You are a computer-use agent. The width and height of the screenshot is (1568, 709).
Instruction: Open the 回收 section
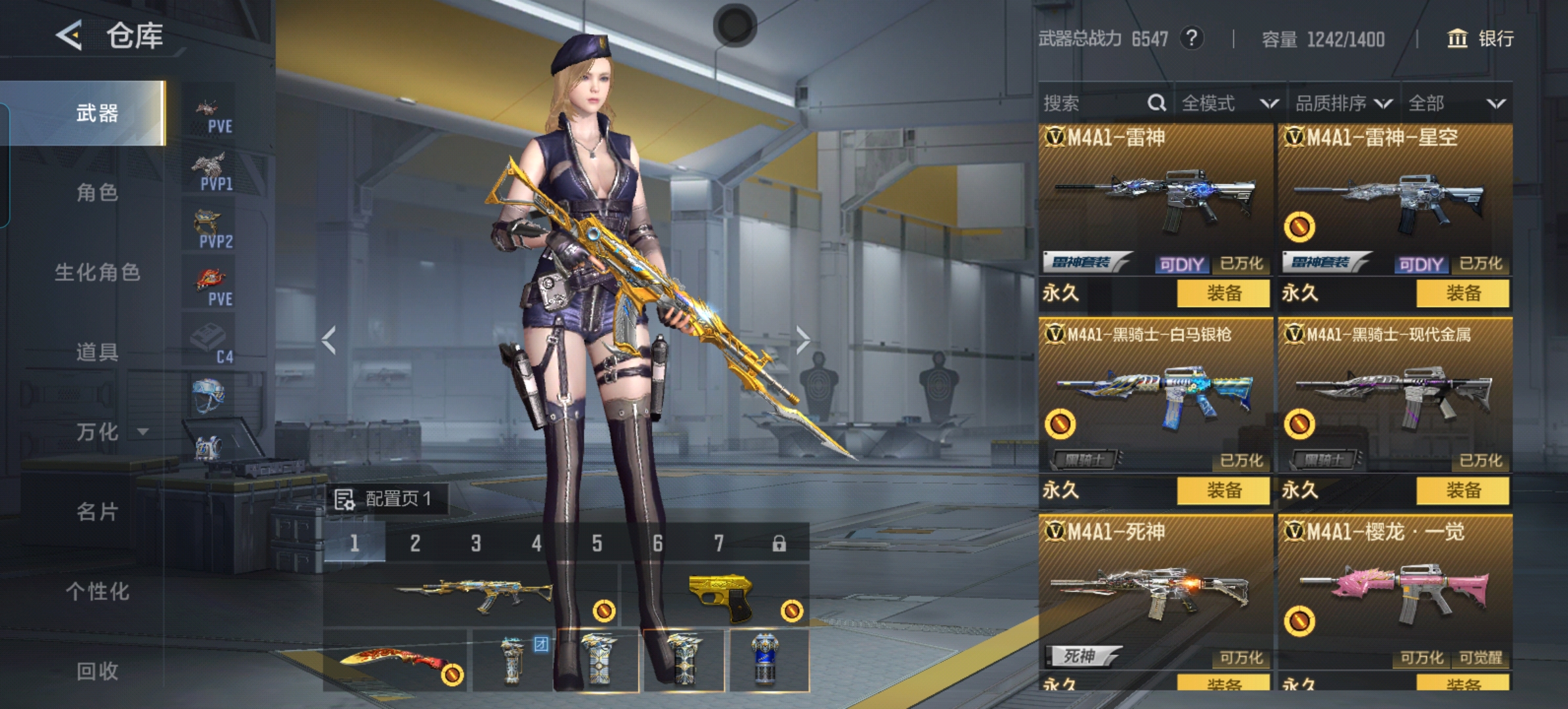click(x=97, y=671)
